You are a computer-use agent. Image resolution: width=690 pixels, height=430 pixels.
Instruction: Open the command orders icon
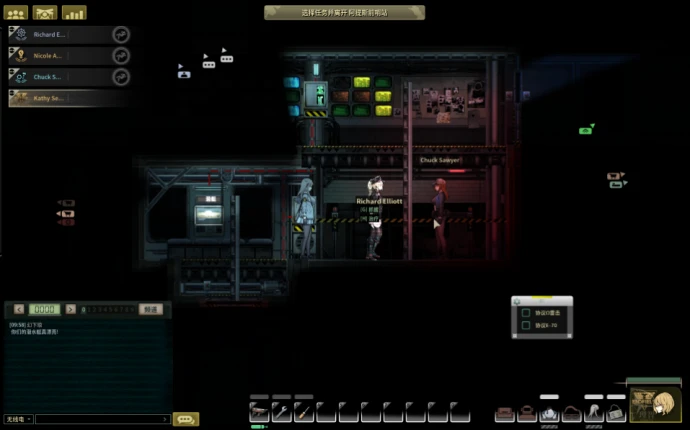(45, 13)
